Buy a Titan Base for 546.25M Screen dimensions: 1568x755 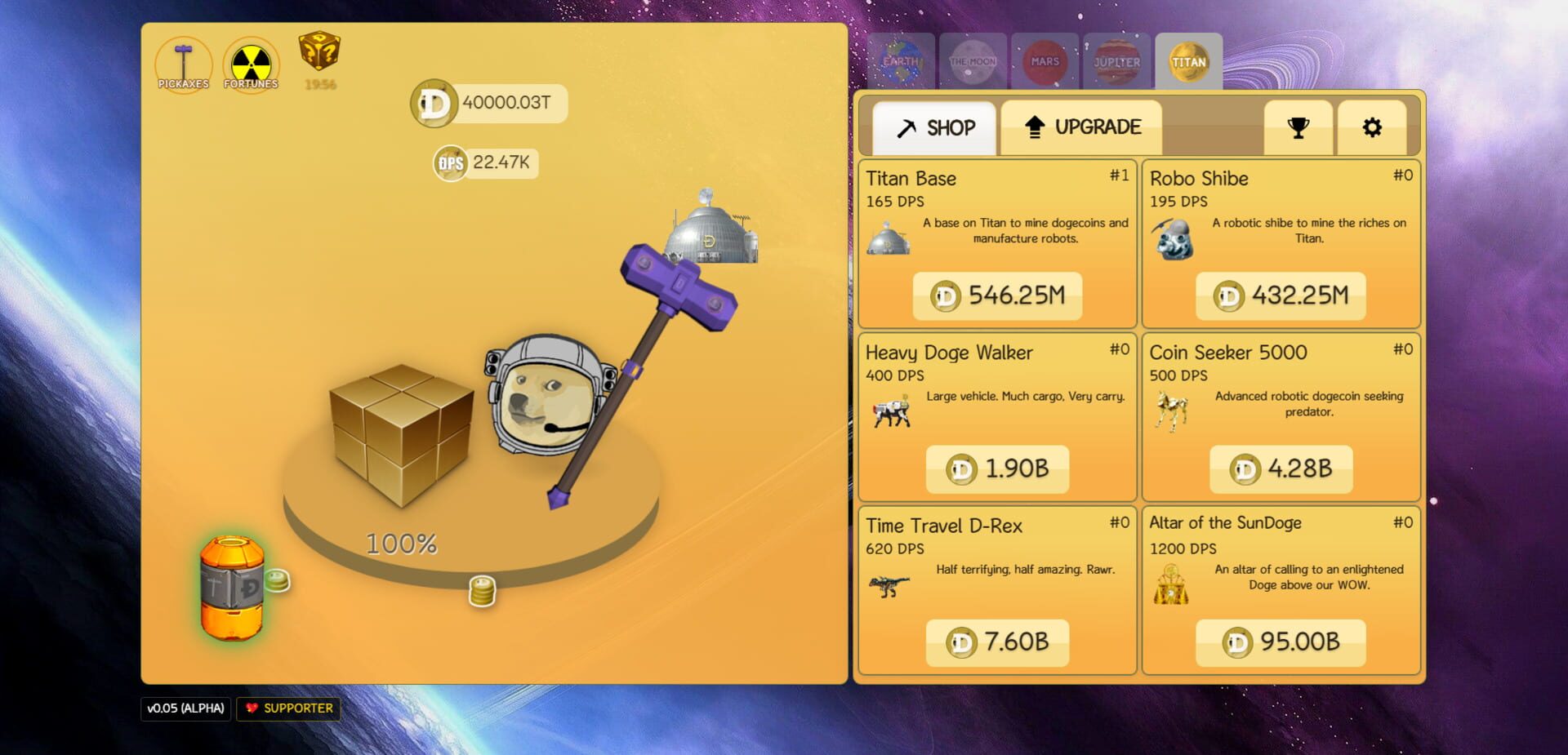click(x=997, y=295)
